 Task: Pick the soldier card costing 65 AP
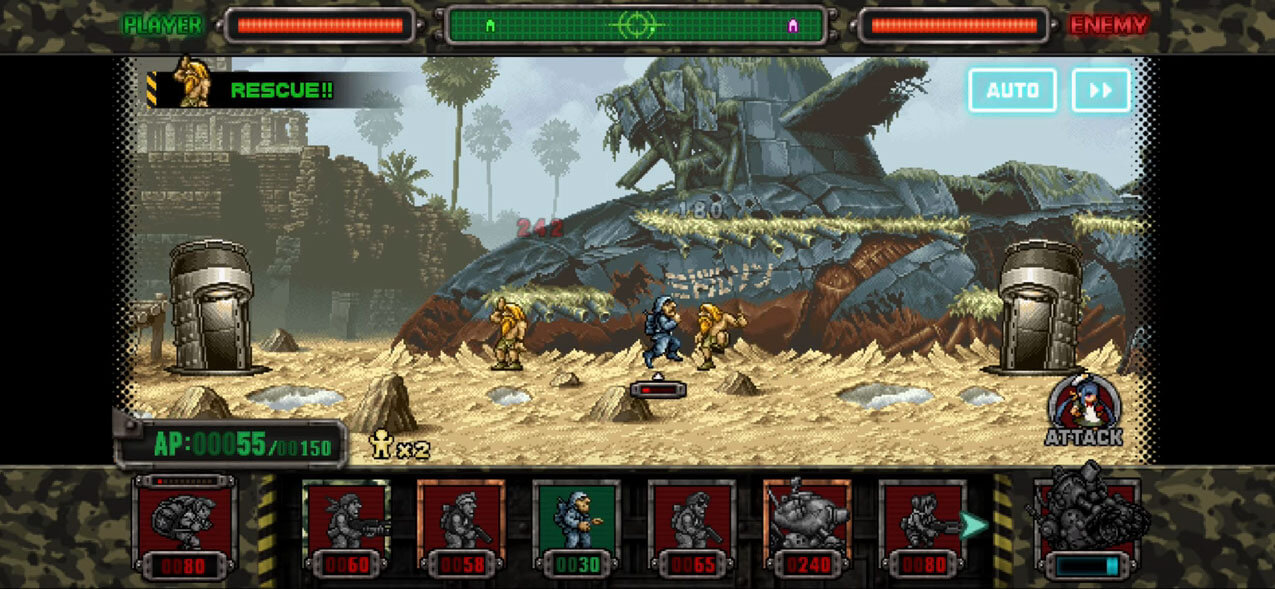click(691, 527)
